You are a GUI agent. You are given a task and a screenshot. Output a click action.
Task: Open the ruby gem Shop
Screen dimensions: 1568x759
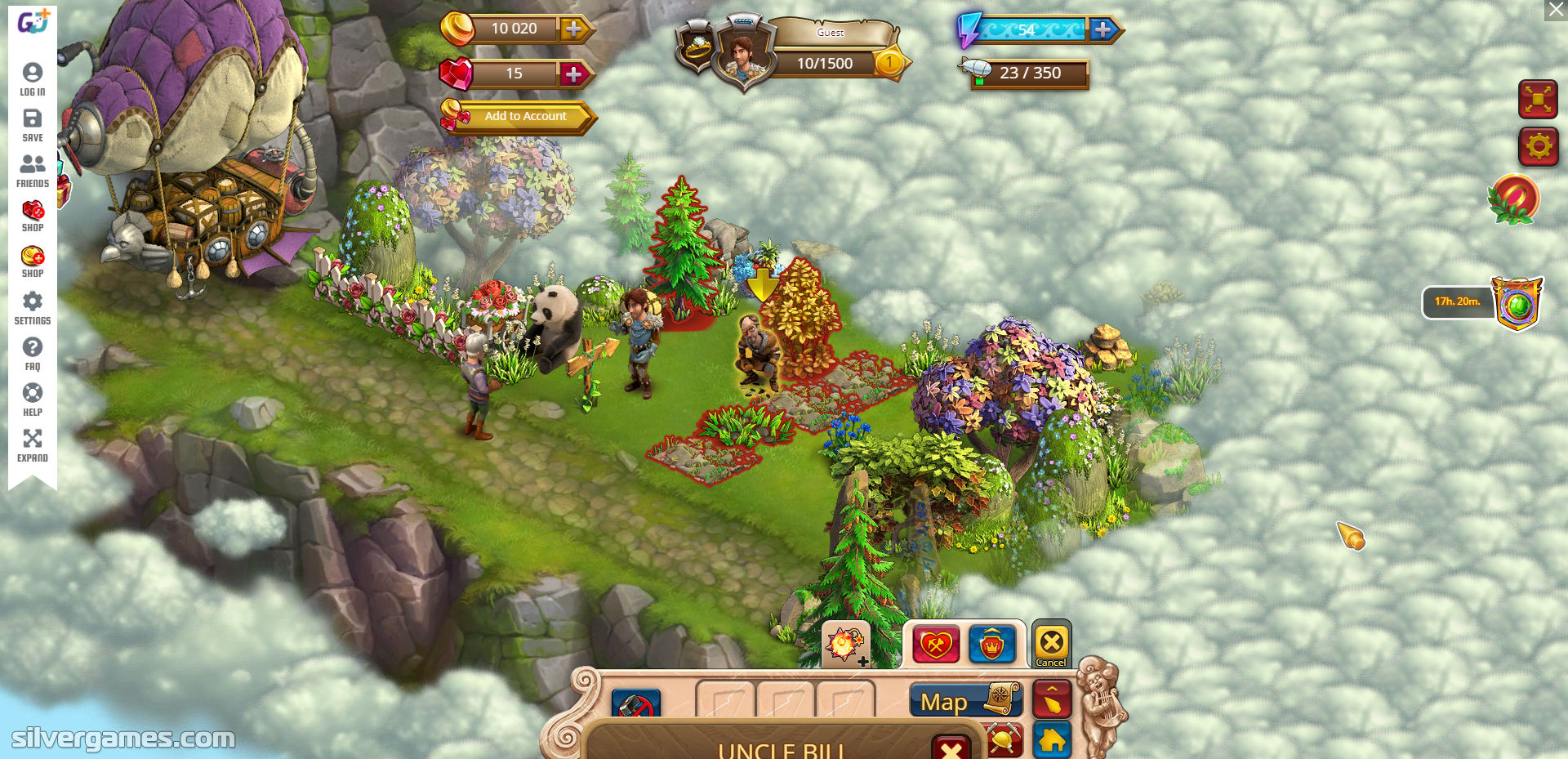click(x=33, y=216)
